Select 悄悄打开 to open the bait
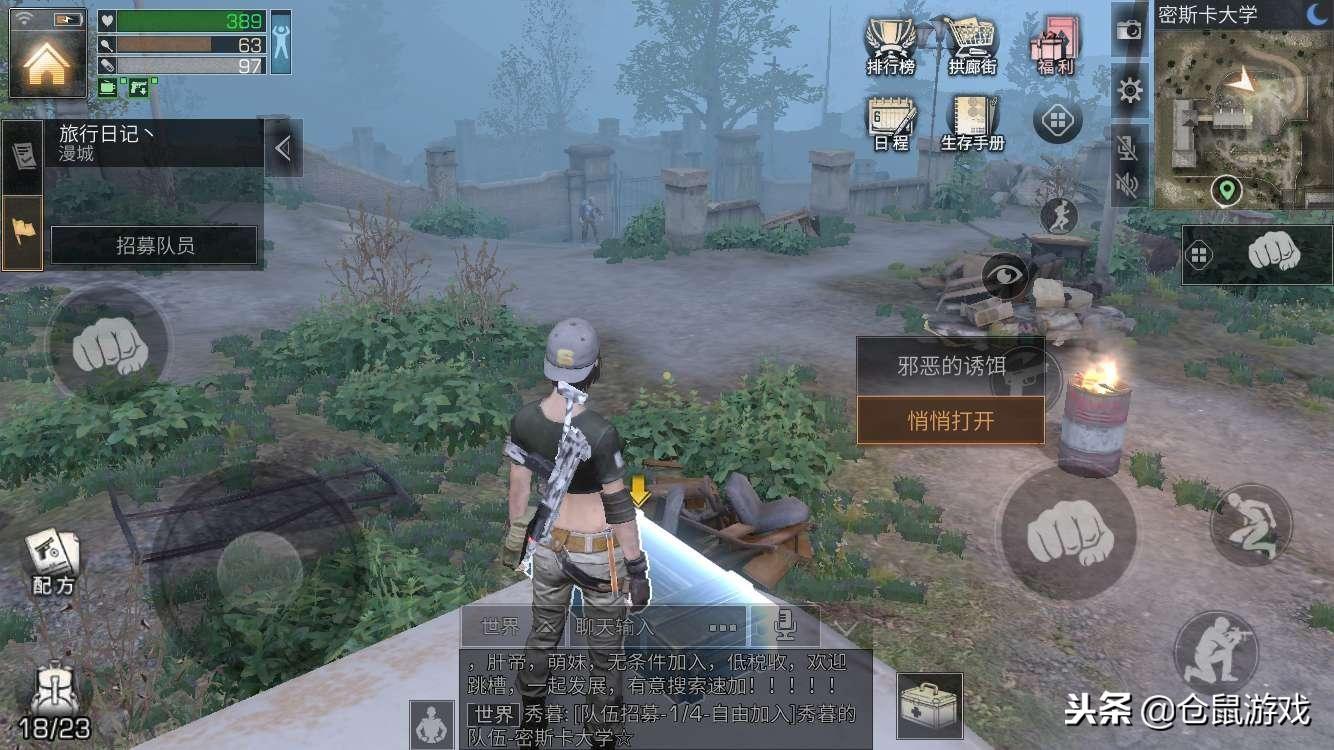1334x750 pixels. click(x=950, y=420)
